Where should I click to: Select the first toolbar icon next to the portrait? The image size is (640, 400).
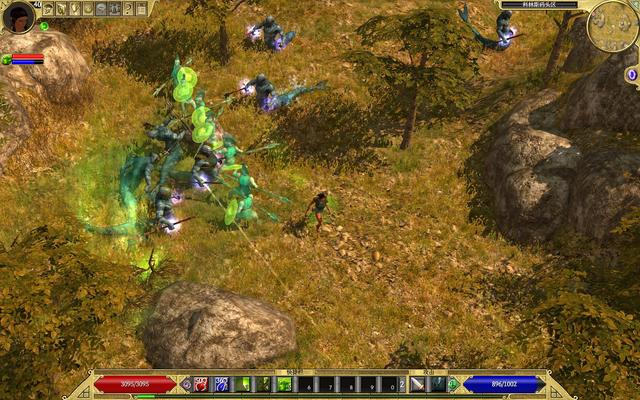(x=47, y=9)
